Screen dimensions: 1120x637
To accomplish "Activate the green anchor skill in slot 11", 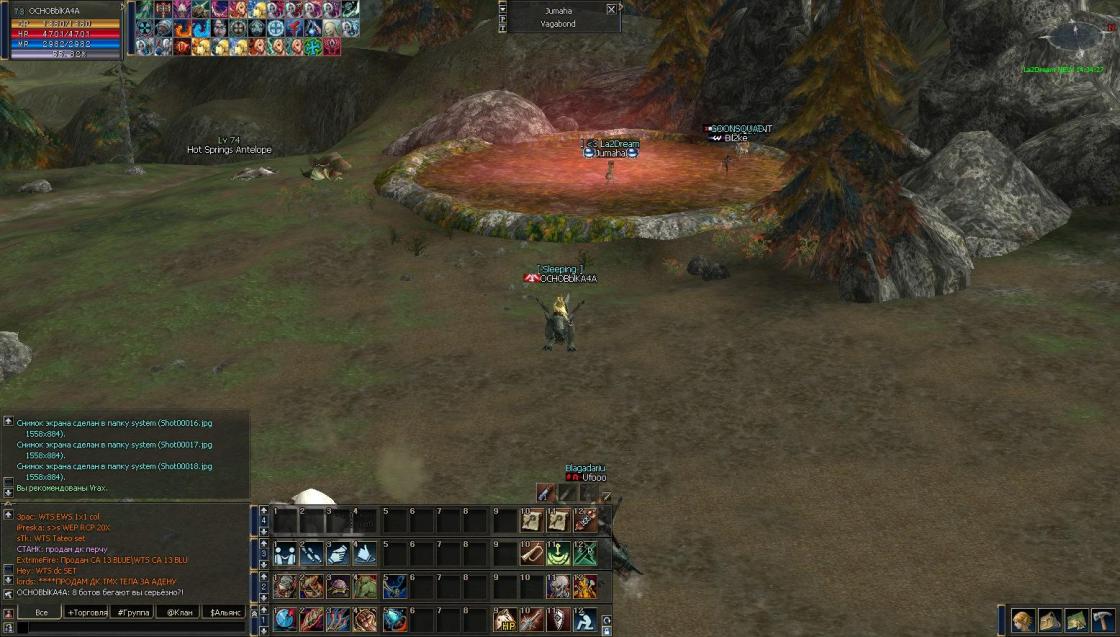I will coord(558,553).
